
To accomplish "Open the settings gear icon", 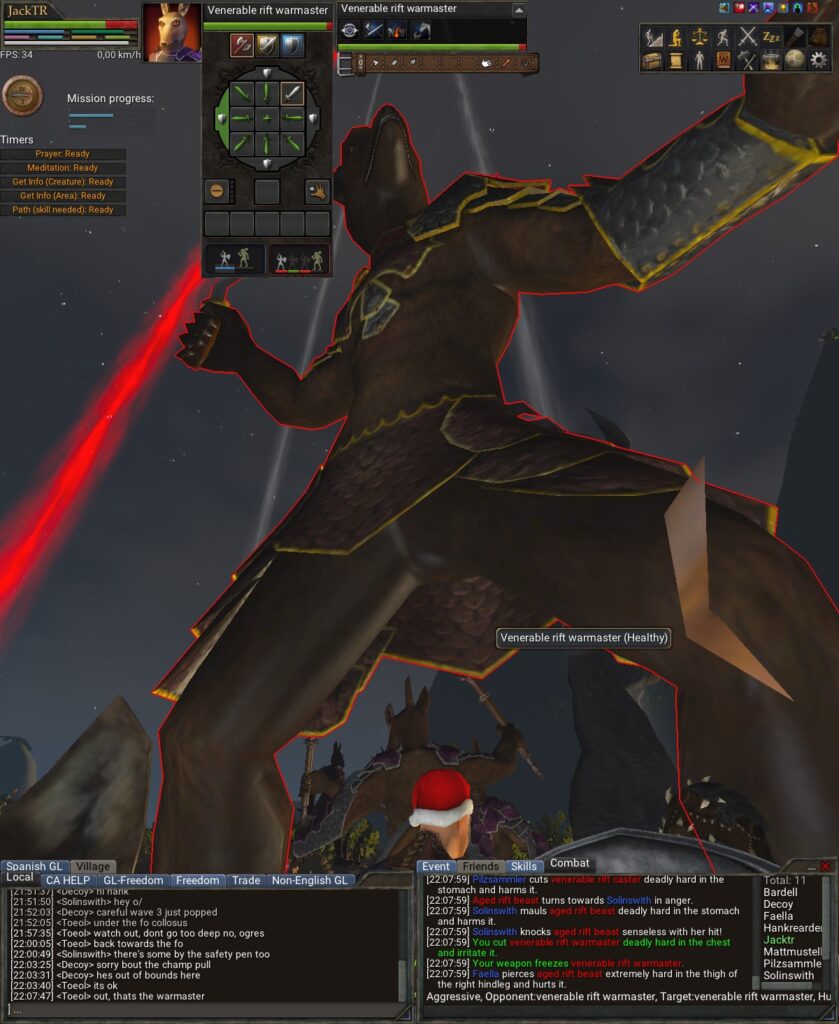I will point(819,60).
